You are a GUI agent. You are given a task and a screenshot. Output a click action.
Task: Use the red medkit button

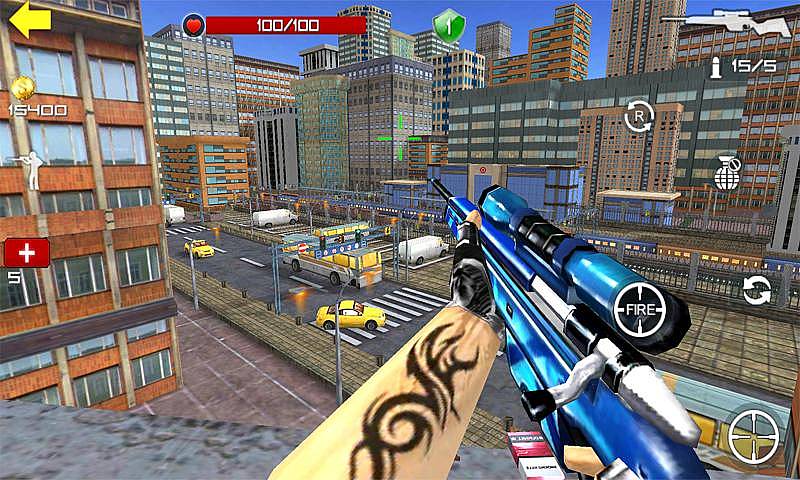pos(26,252)
